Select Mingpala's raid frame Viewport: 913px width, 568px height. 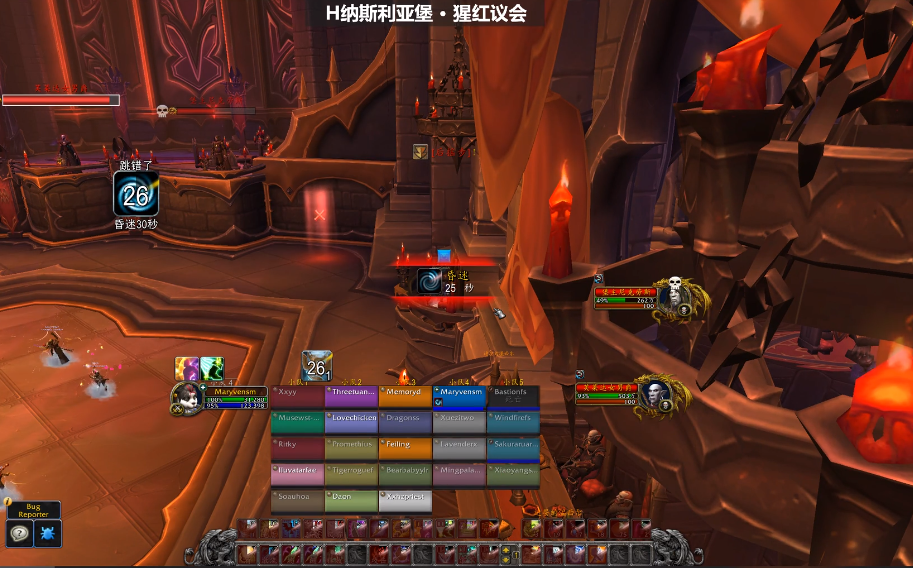click(459, 473)
